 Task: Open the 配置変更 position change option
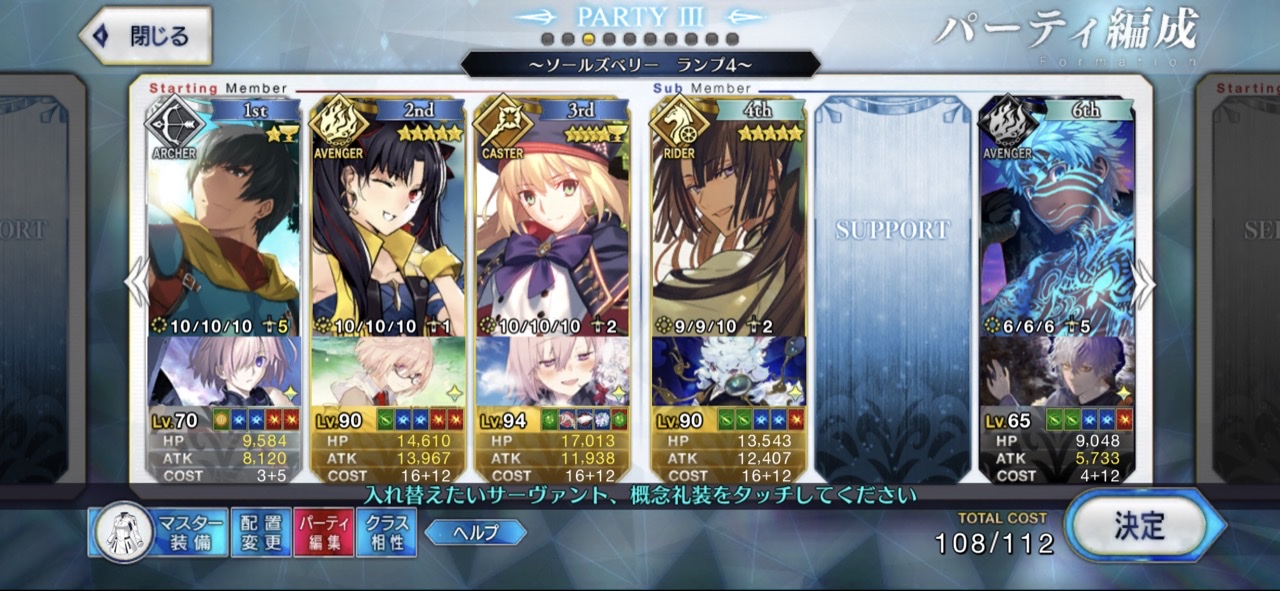pyautogui.click(x=259, y=533)
